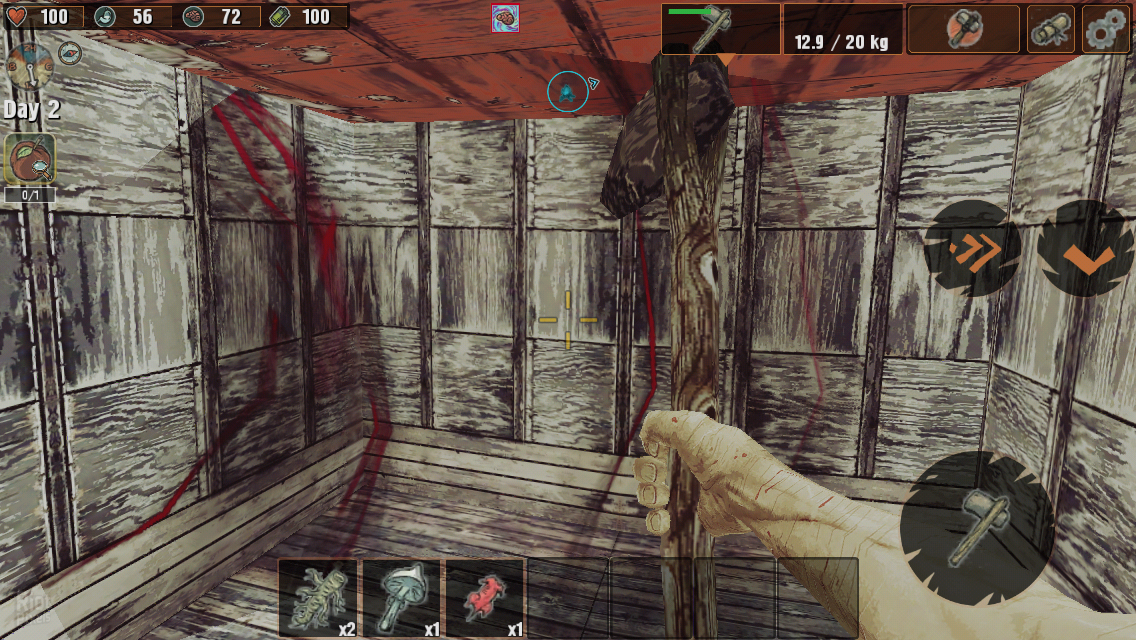Activate the sprint arrows button

tap(970, 249)
